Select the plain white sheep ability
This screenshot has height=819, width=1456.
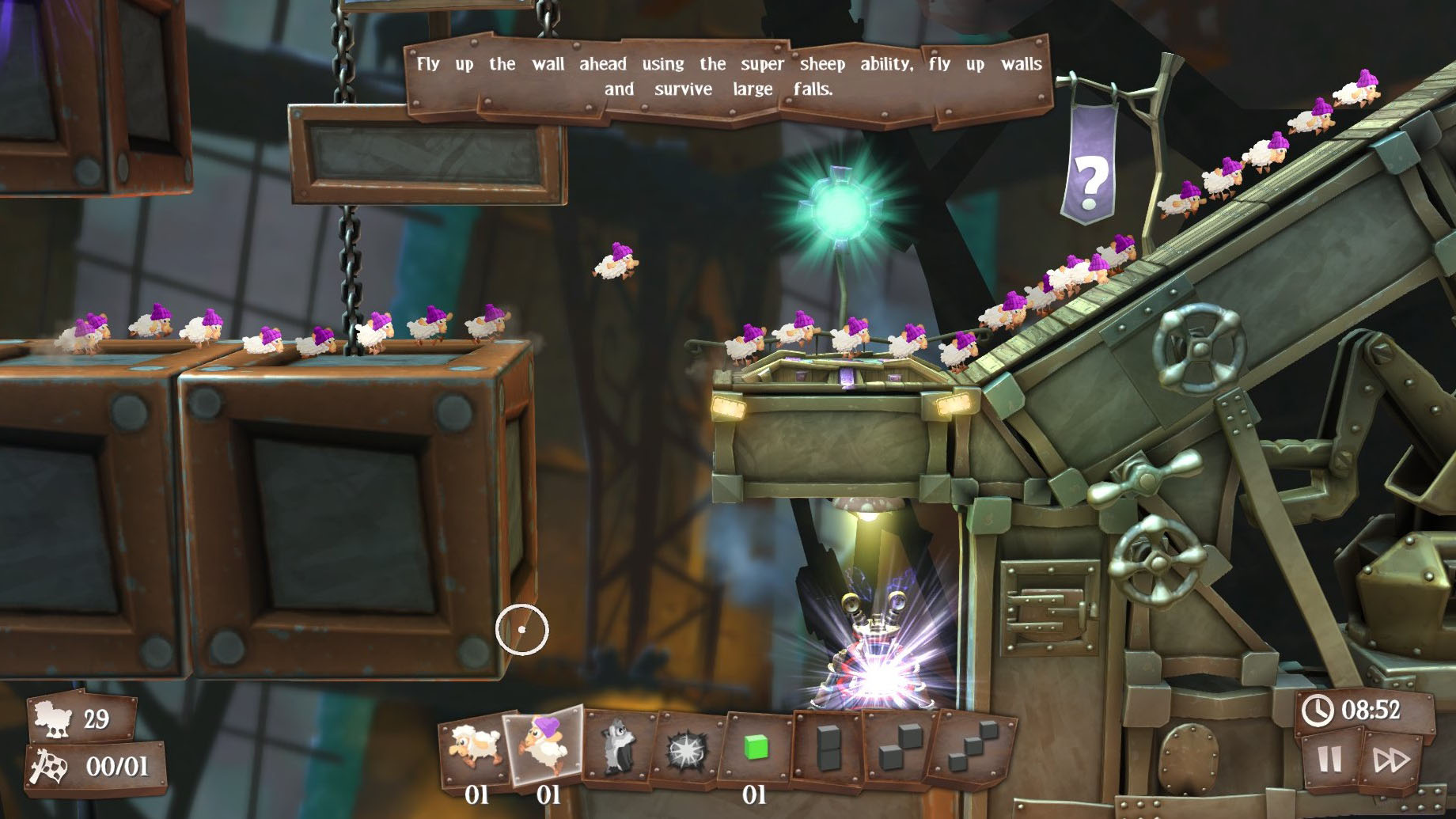pyautogui.click(x=475, y=747)
